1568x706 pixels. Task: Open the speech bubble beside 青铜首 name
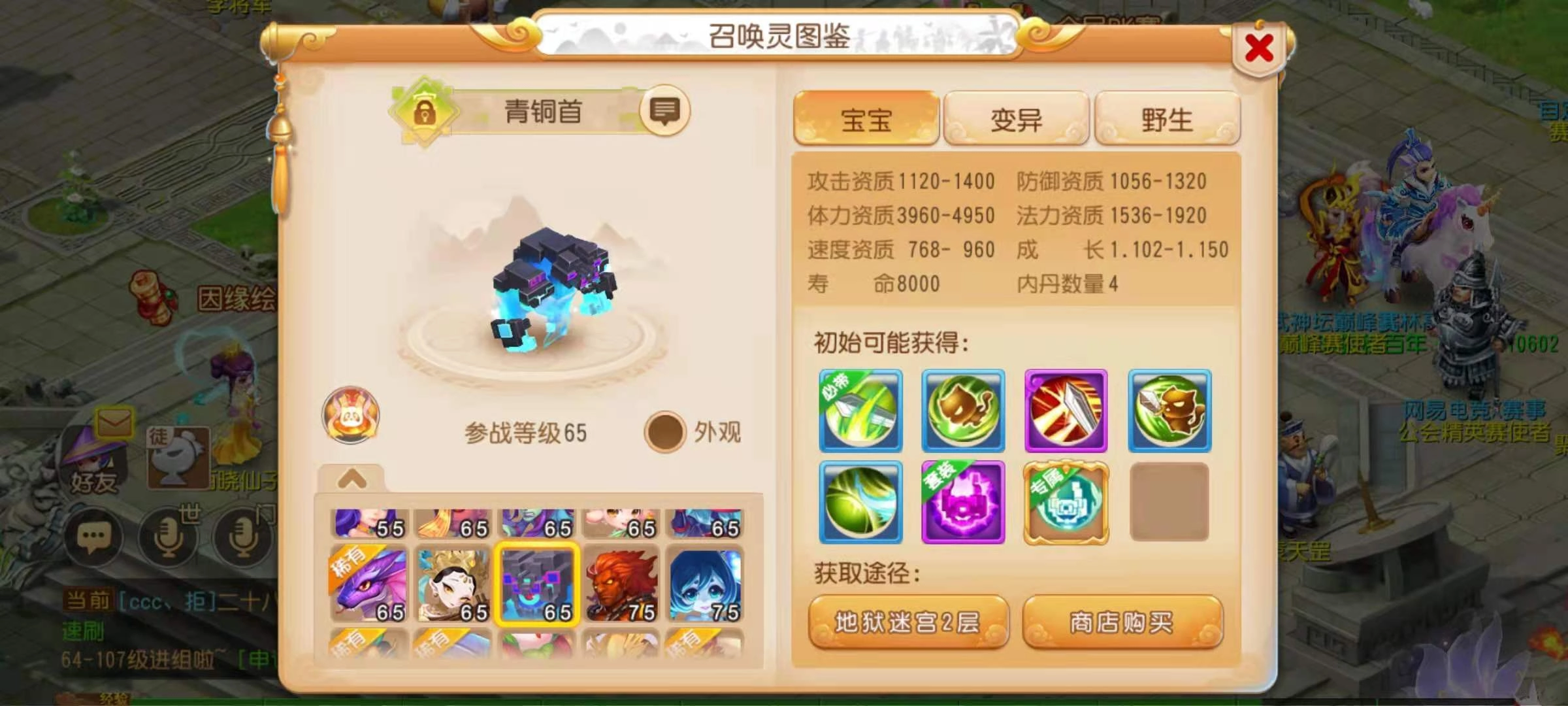pyautogui.click(x=666, y=111)
